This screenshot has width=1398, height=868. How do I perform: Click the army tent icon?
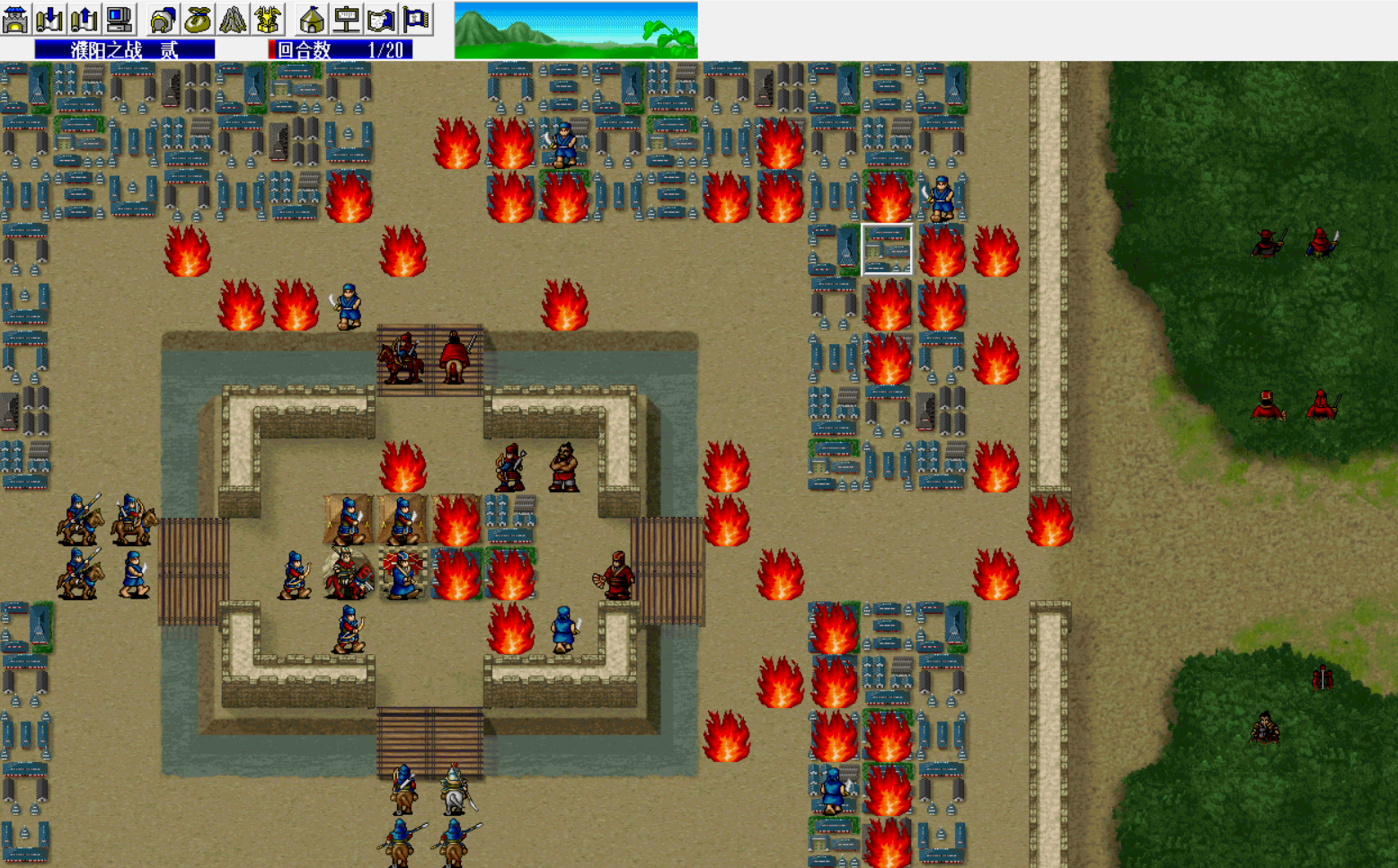pos(312,19)
